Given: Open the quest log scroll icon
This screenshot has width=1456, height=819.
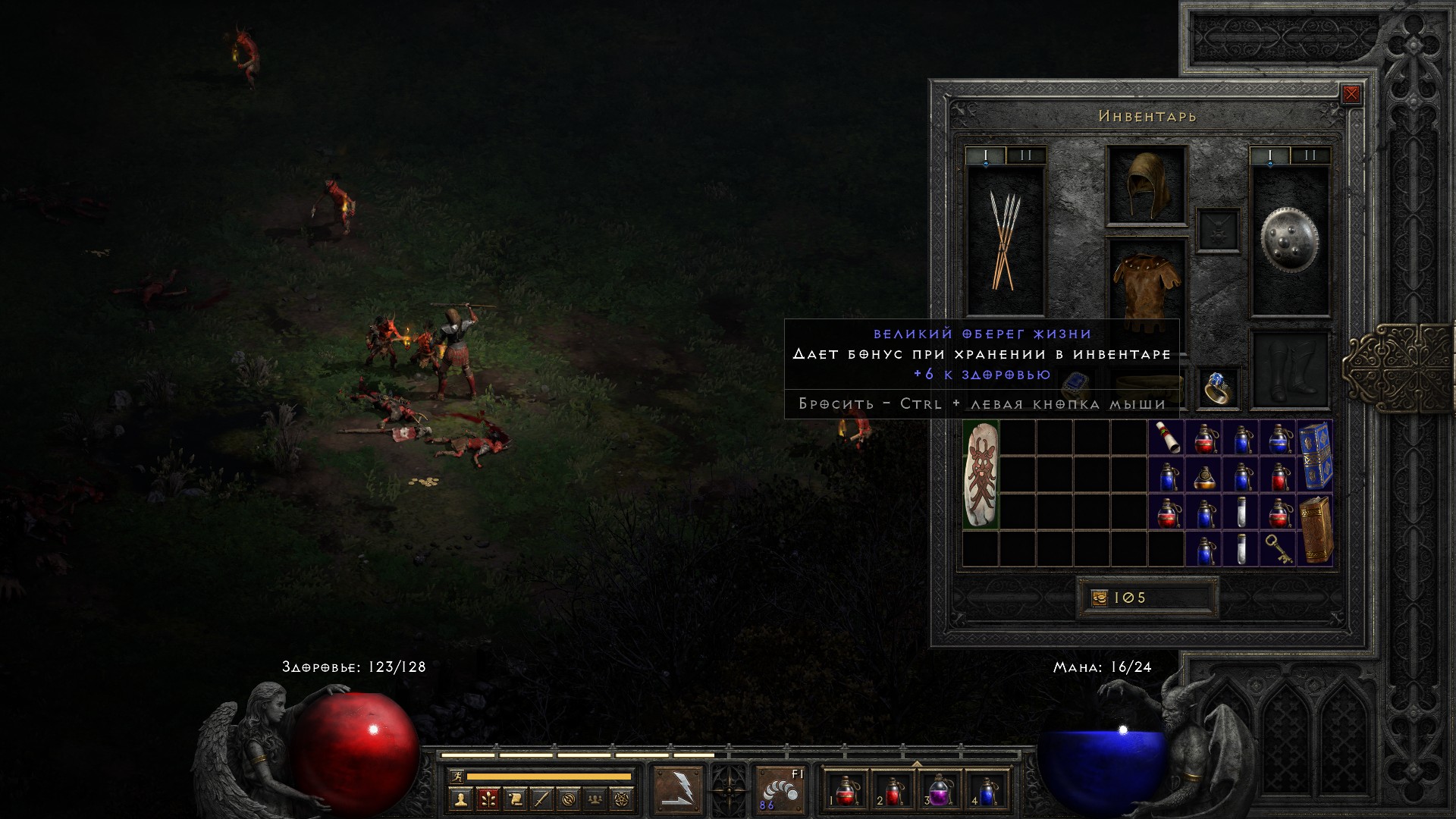Looking at the screenshot, I should (x=514, y=799).
